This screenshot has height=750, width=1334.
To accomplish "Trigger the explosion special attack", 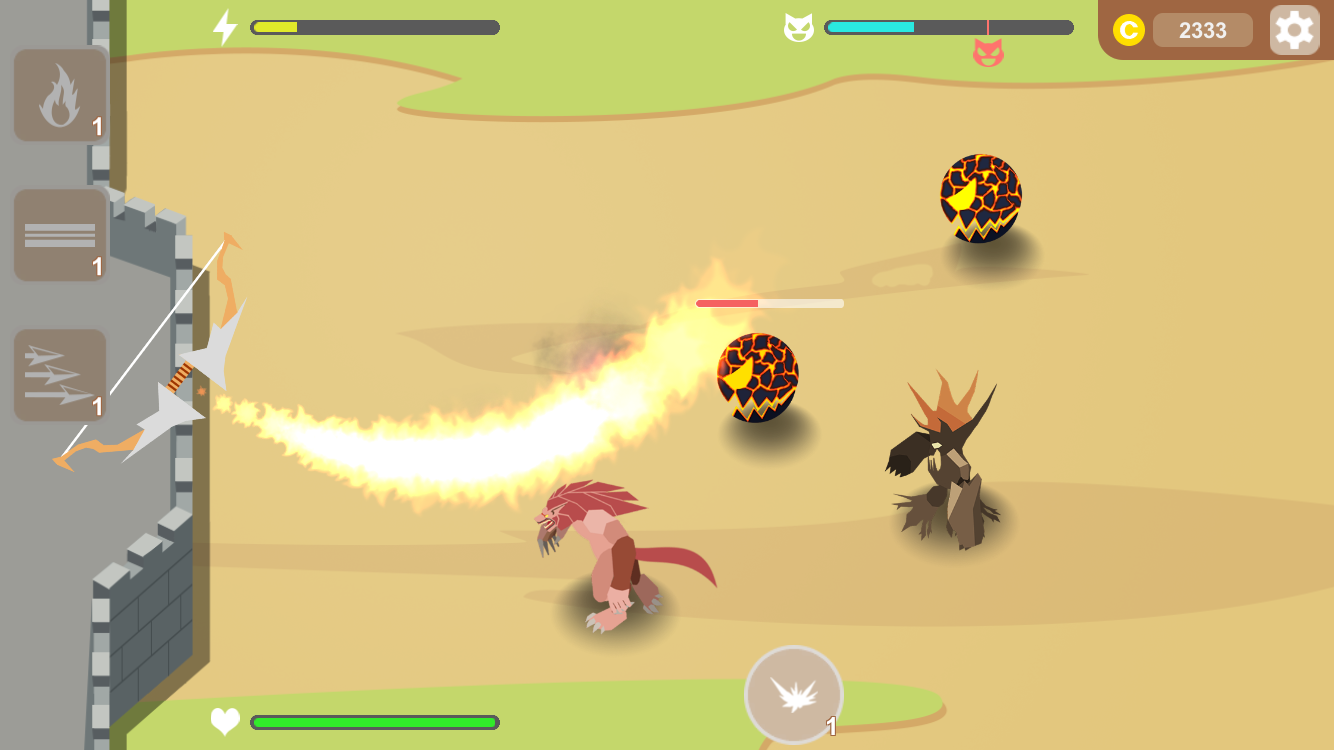I will click(793, 692).
